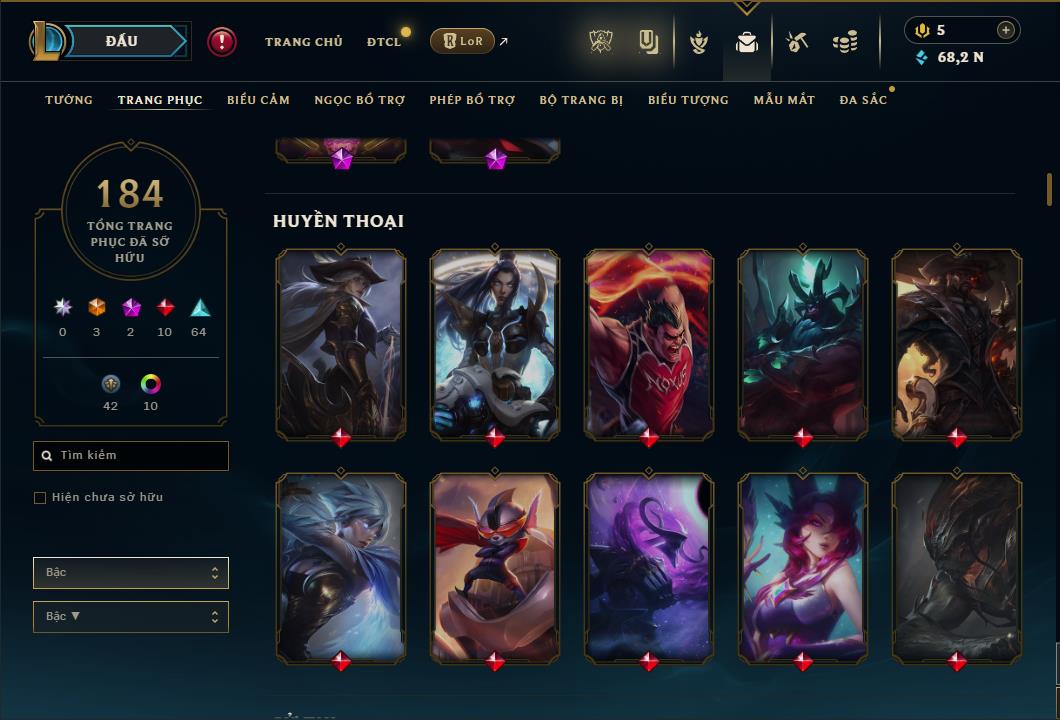This screenshot has height=720, width=1060.
Task: Click the ĐẤU play button
Action: click(x=121, y=41)
